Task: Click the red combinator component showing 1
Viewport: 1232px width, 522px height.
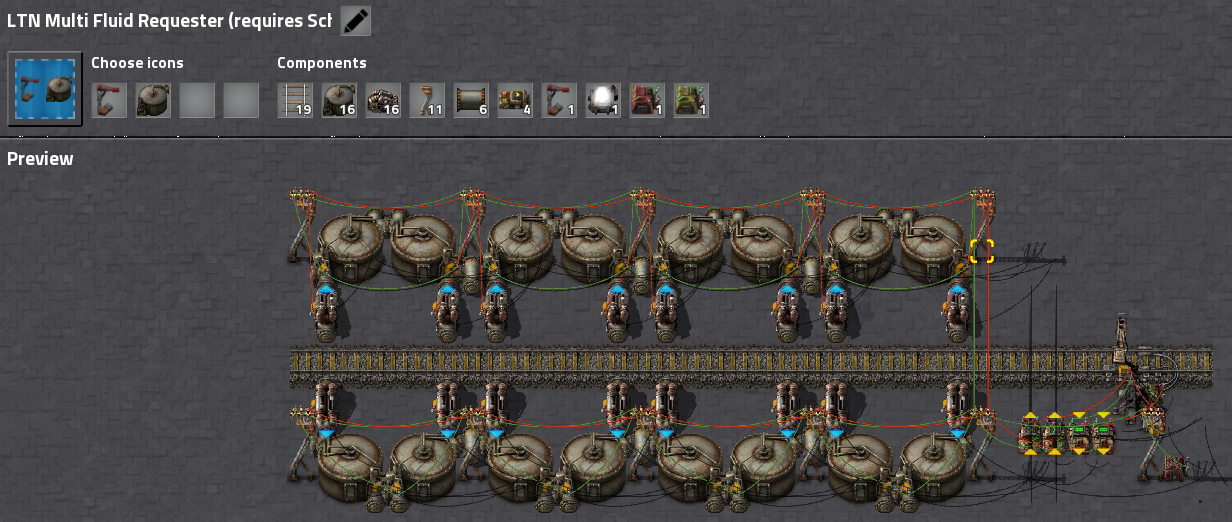Action: coord(647,100)
